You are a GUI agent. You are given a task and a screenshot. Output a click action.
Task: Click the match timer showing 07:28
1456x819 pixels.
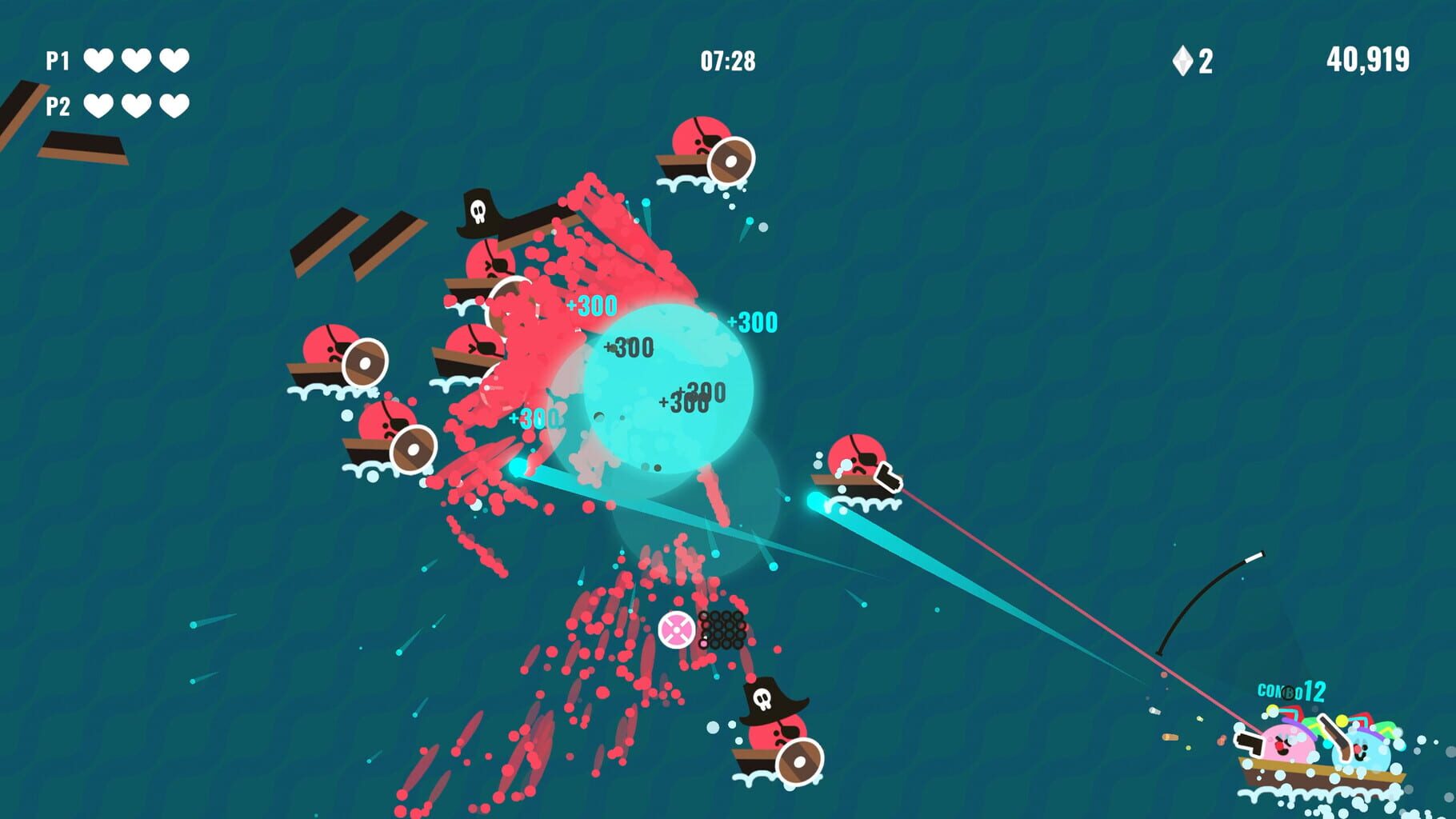click(x=730, y=58)
